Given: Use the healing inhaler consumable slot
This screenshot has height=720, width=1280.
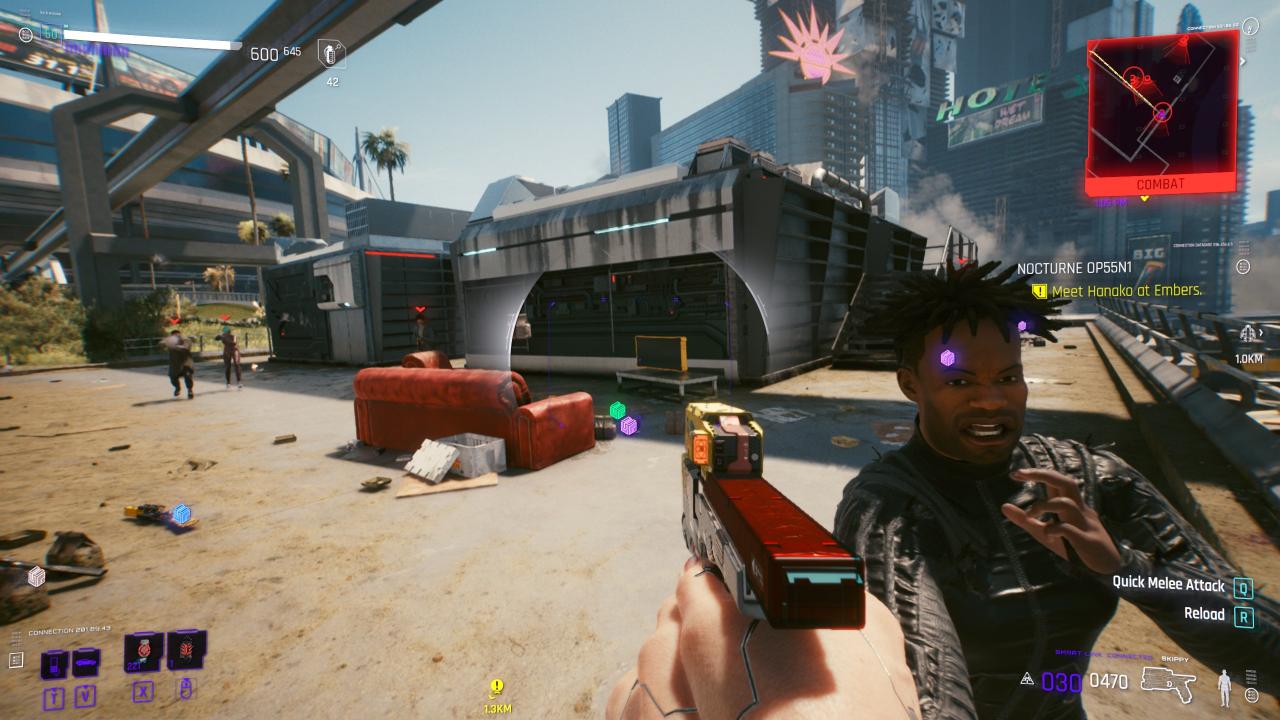Looking at the screenshot, I should 143,652.
